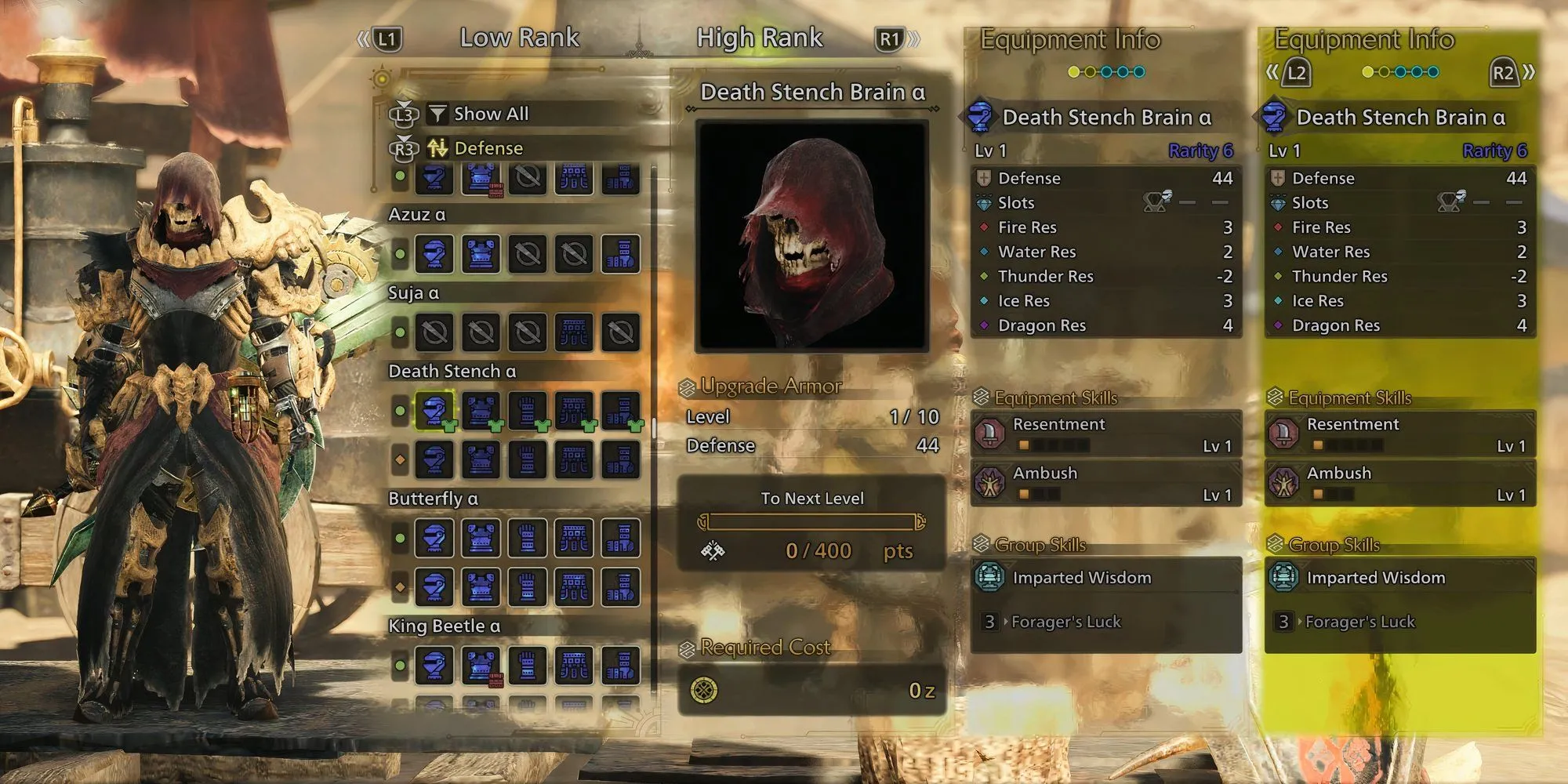Image resolution: width=1568 pixels, height=784 pixels.
Task: Choose the Azuz α chest armor slot
Action: (x=481, y=254)
